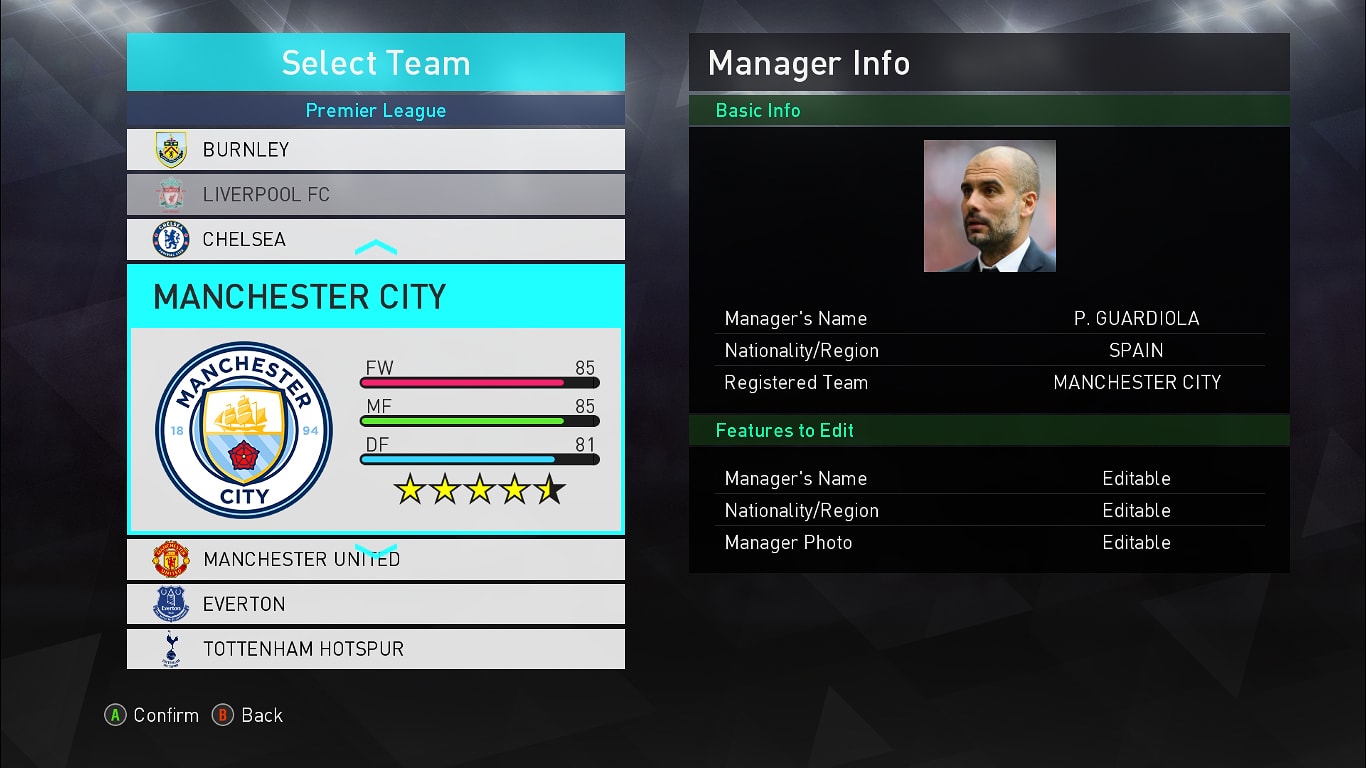Screen dimensions: 1366x768
Task: Click the Premier League header
Action: [x=375, y=110]
